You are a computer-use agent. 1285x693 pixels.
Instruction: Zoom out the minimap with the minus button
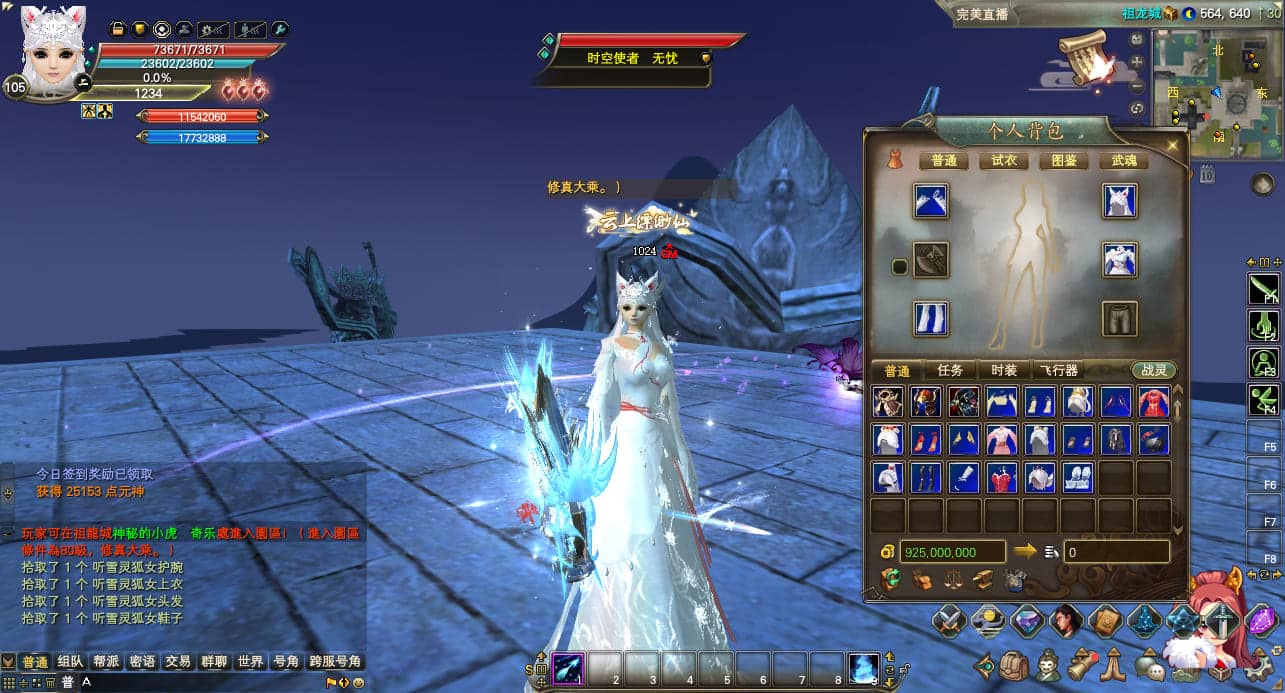1137,85
